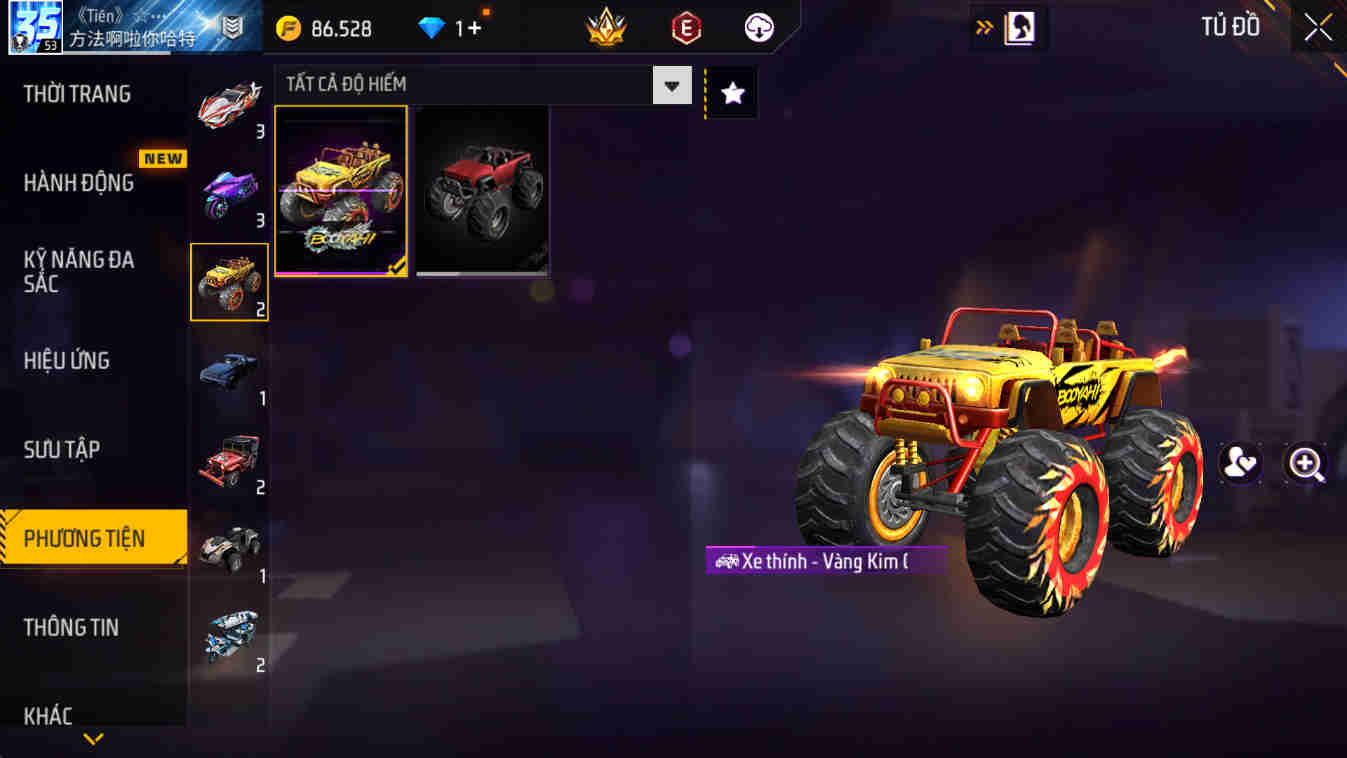Click the magnifier zoom icon on the right

(1308, 463)
